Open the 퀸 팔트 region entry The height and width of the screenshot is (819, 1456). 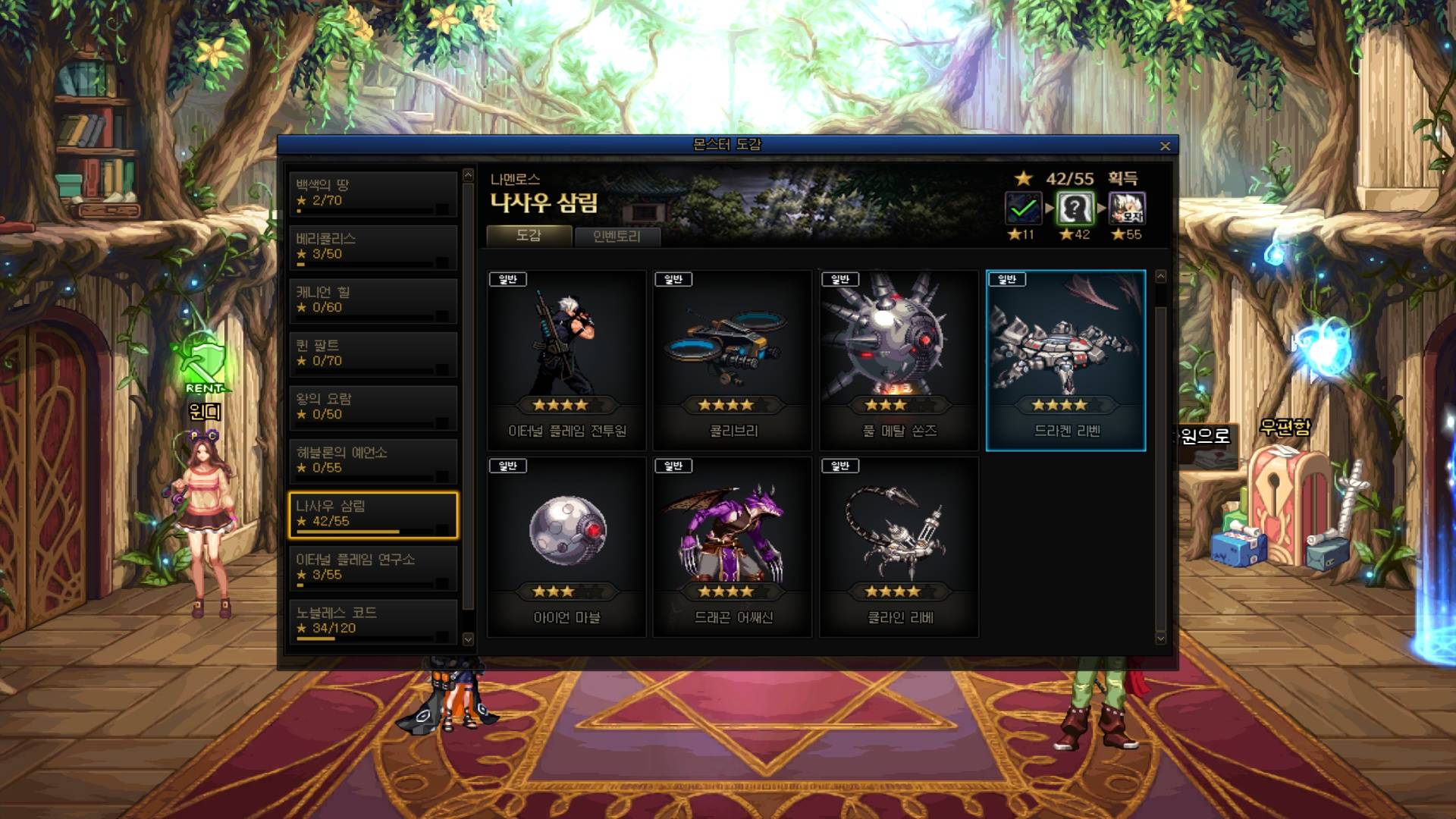pyautogui.click(x=372, y=353)
